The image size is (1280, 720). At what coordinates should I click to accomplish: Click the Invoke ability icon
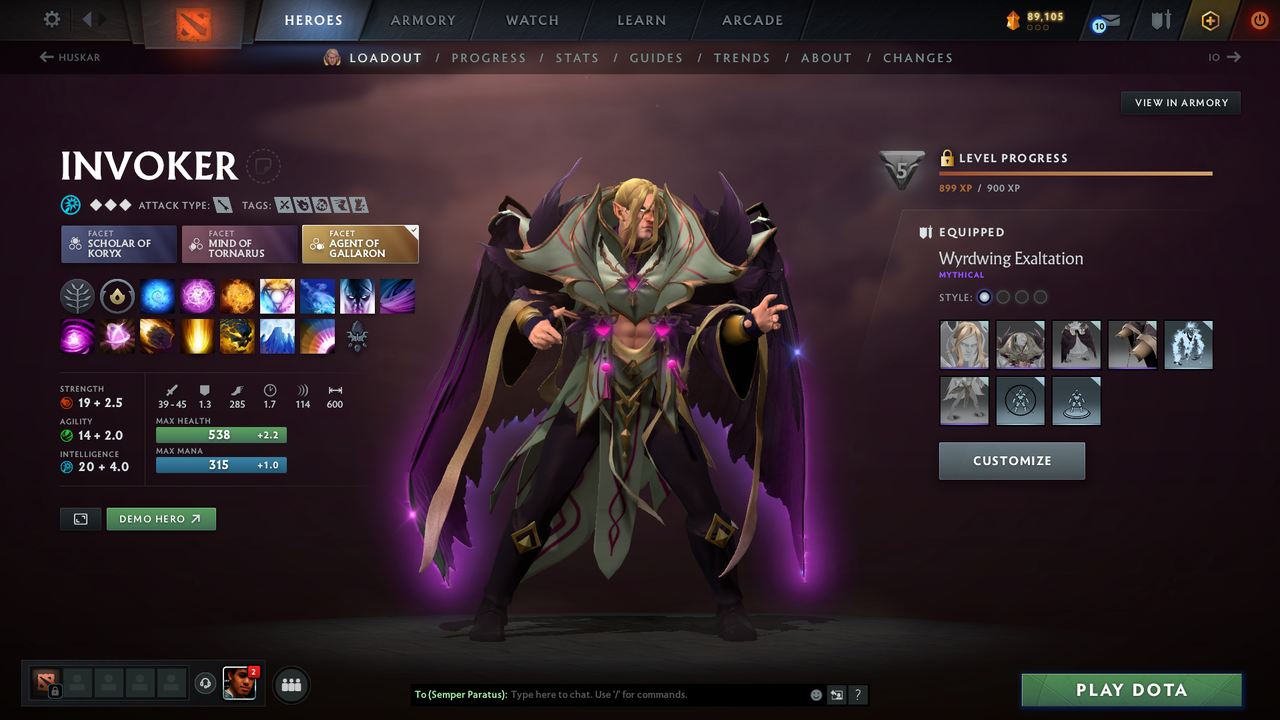tap(277, 295)
